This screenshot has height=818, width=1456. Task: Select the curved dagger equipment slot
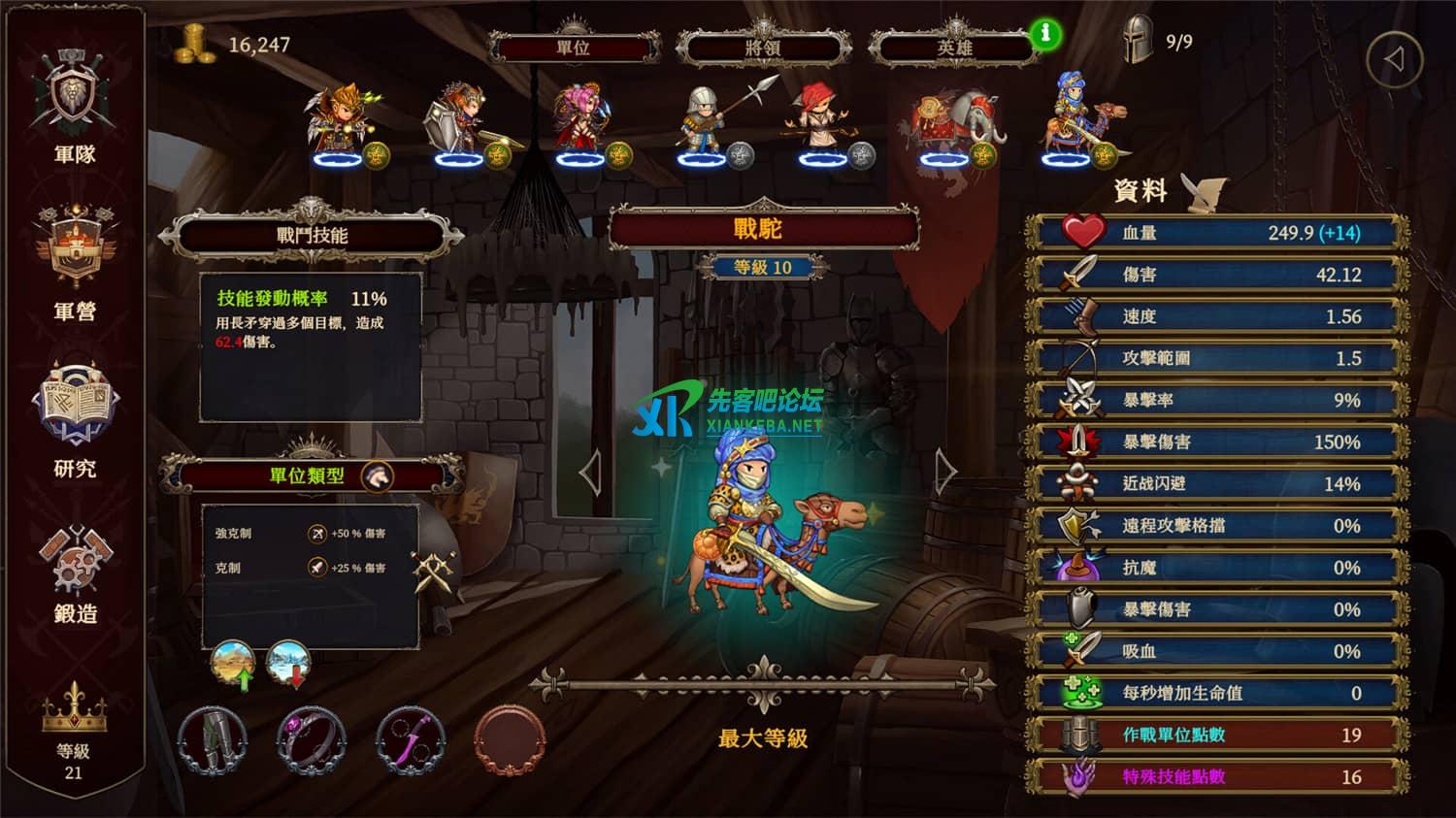coord(411,740)
